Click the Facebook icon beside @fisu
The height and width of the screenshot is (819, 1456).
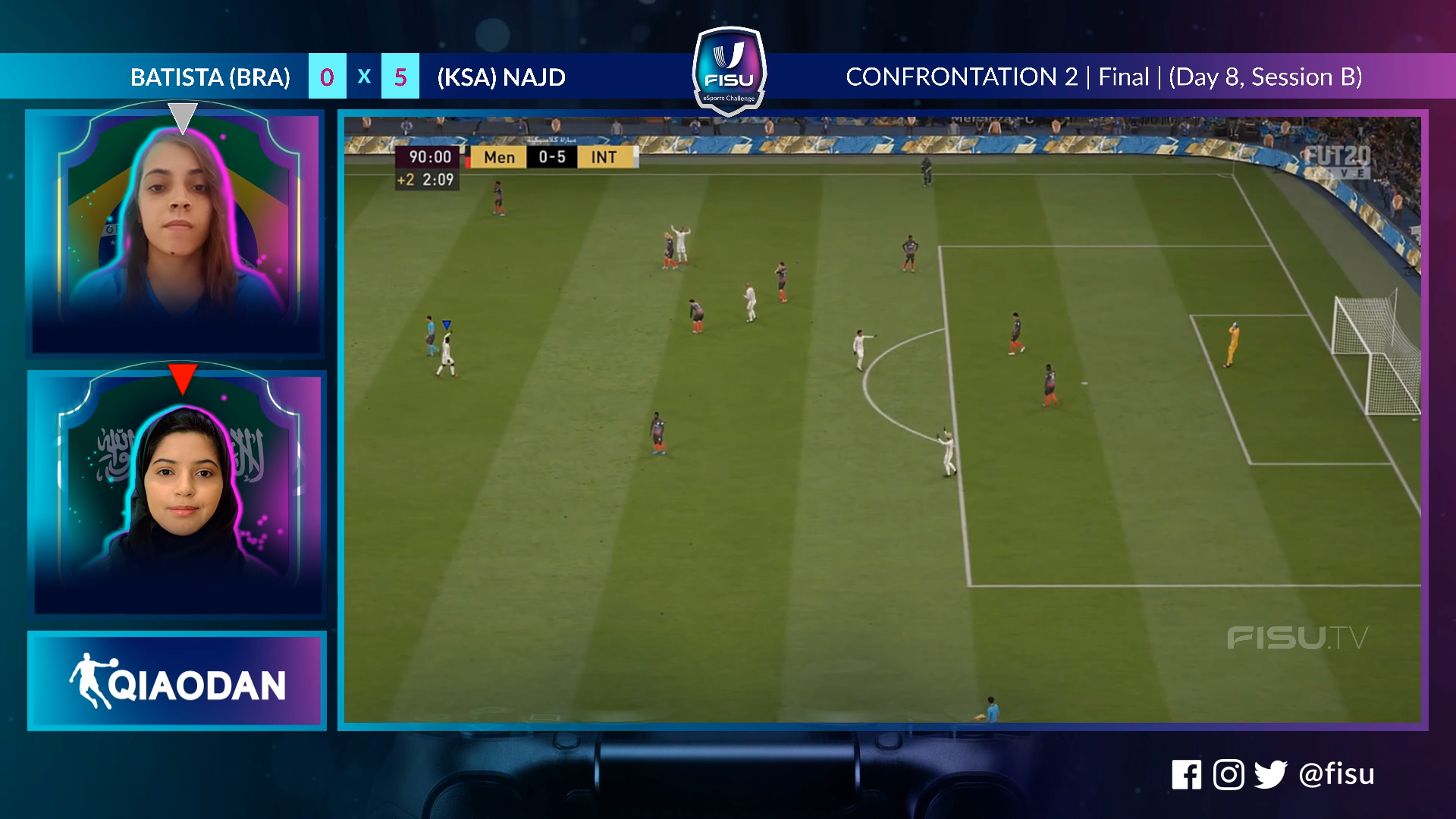click(x=1186, y=774)
